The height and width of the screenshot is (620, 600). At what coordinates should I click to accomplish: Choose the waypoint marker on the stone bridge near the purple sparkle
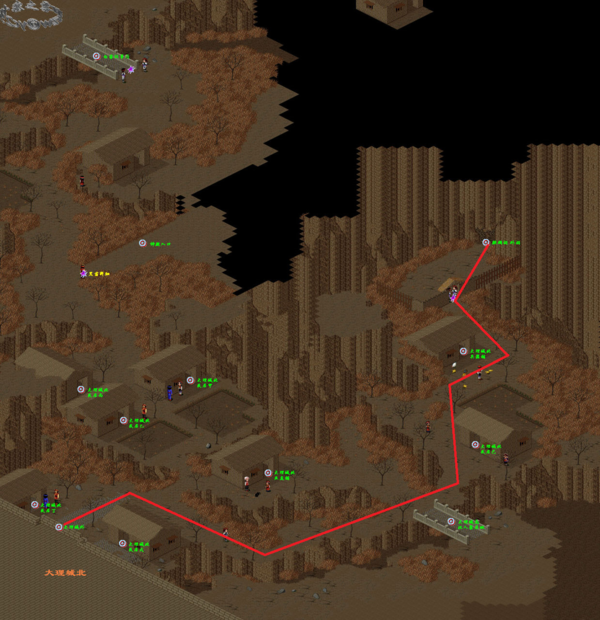coord(97,57)
